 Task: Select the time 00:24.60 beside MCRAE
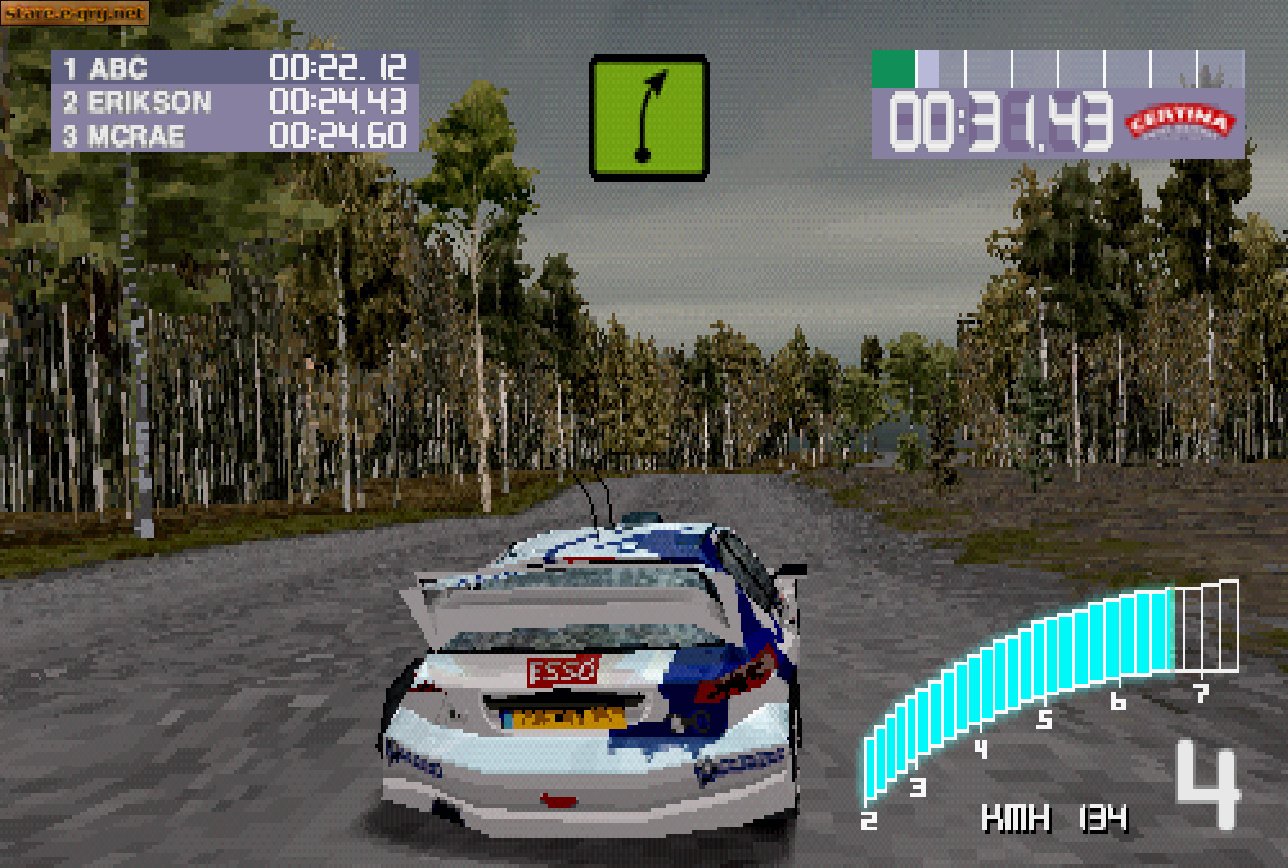tap(340, 136)
